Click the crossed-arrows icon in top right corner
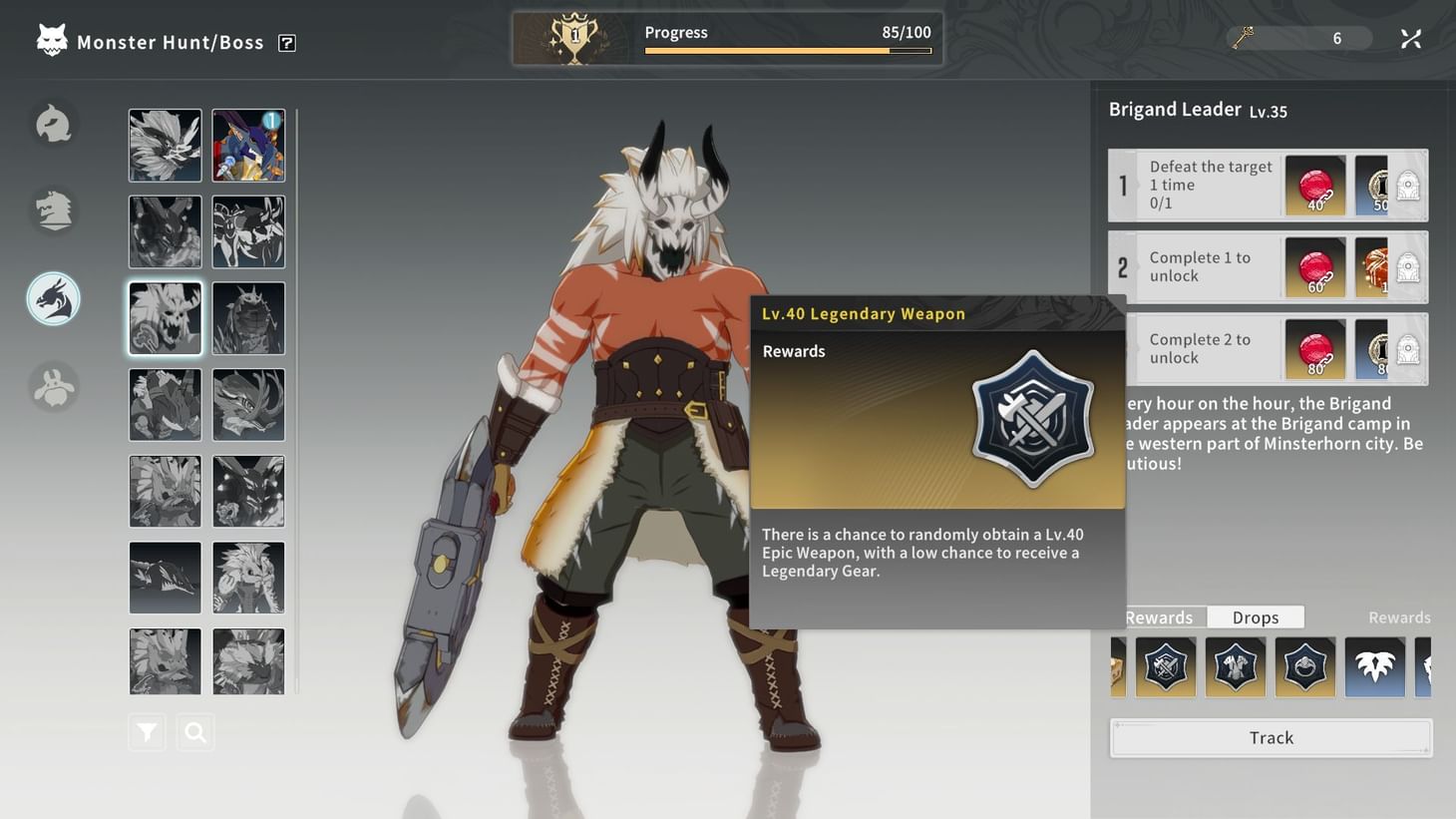 tap(1410, 38)
